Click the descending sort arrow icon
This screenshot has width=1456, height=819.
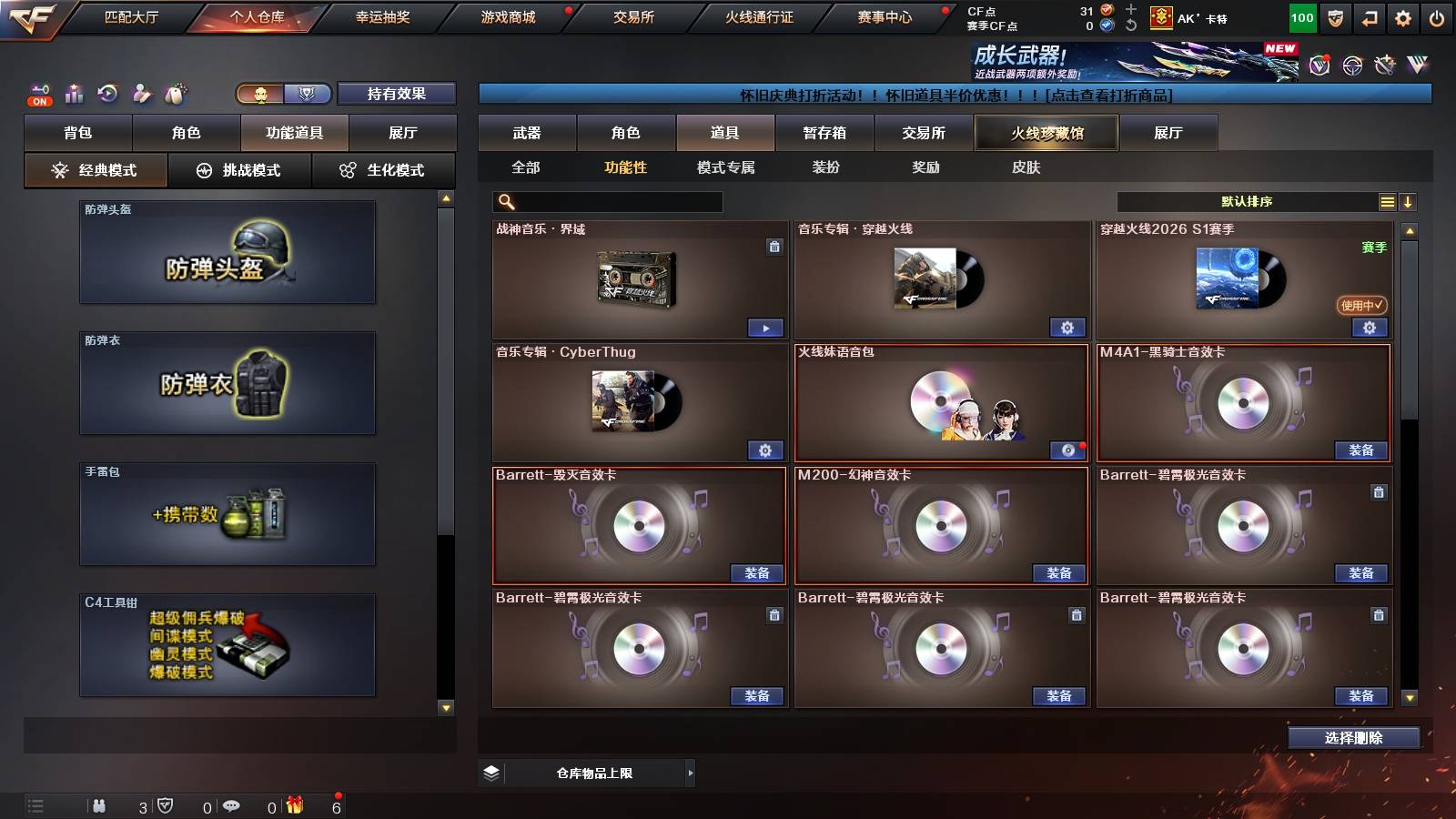click(1408, 201)
